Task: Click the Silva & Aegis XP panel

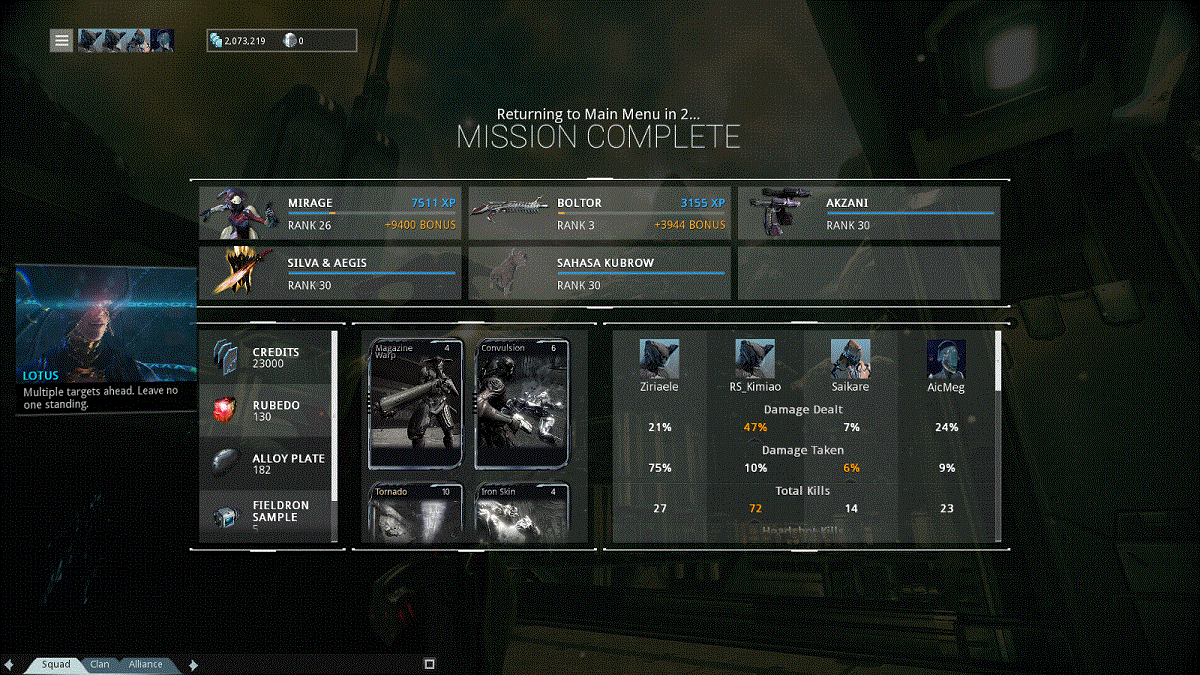Action: pyautogui.click(x=330, y=273)
